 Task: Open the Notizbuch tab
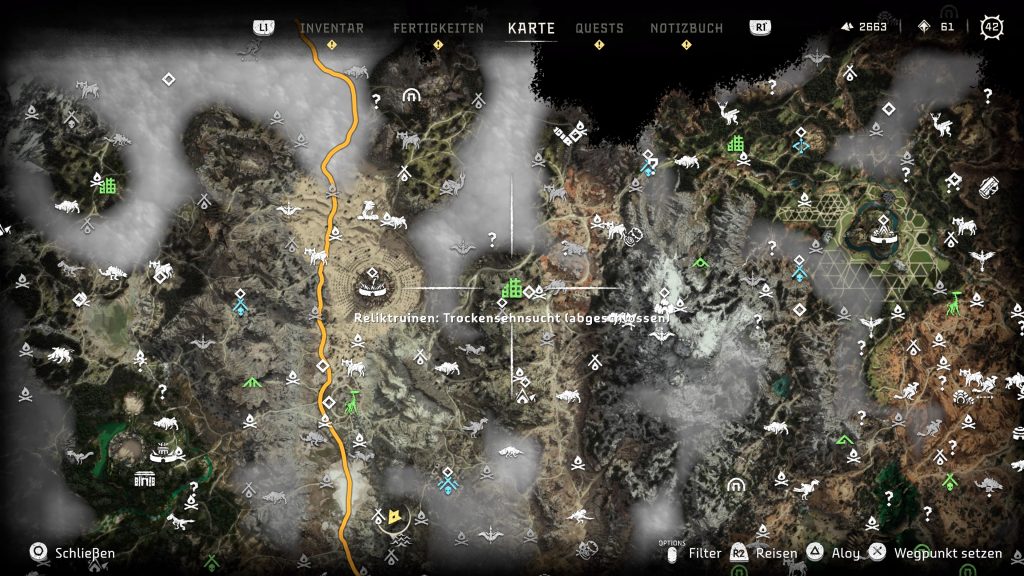pos(686,28)
